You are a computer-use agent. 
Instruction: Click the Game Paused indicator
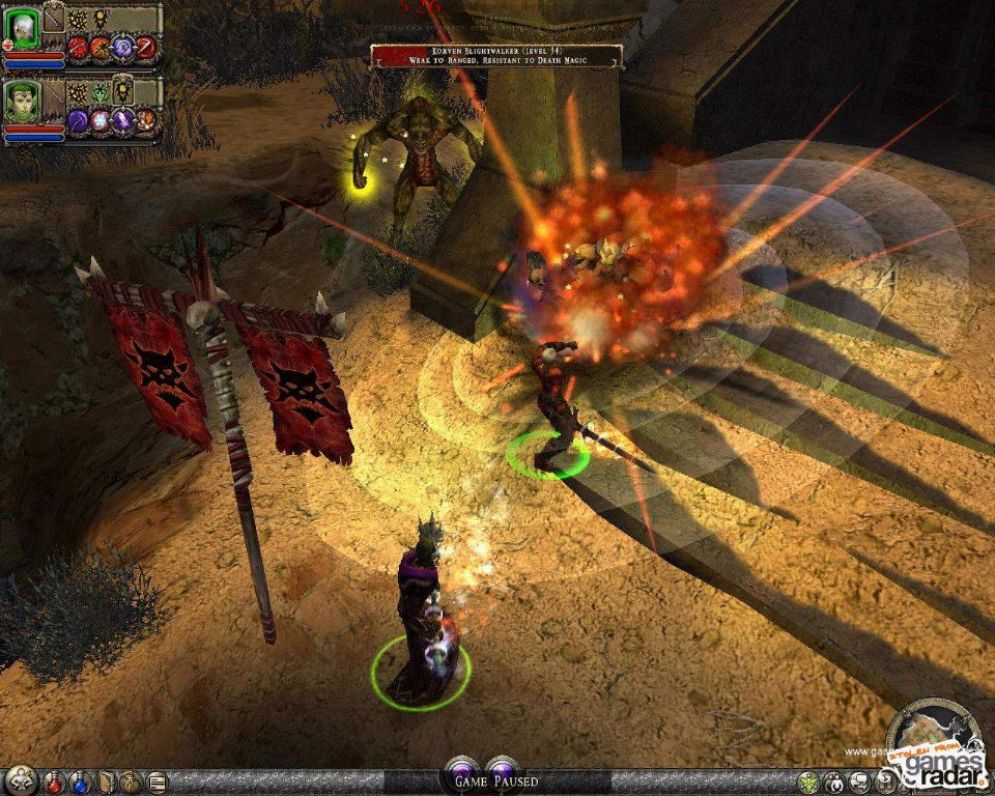(496, 781)
